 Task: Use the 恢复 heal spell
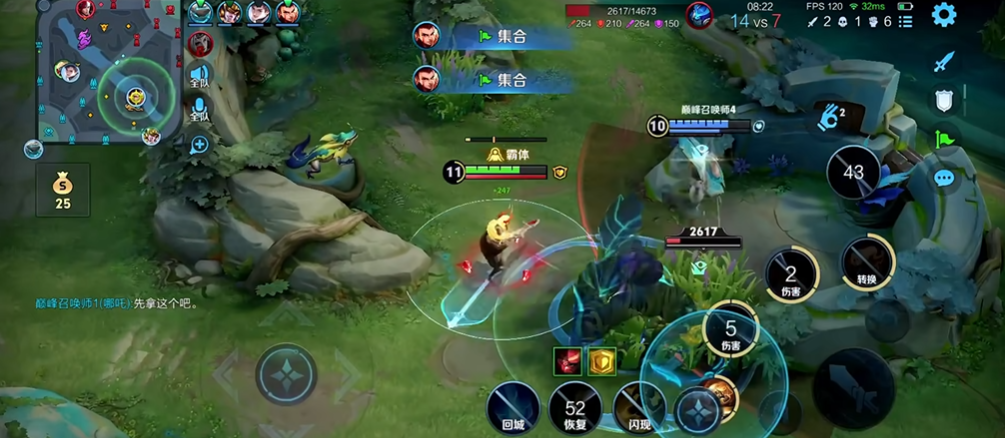click(574, 408)
